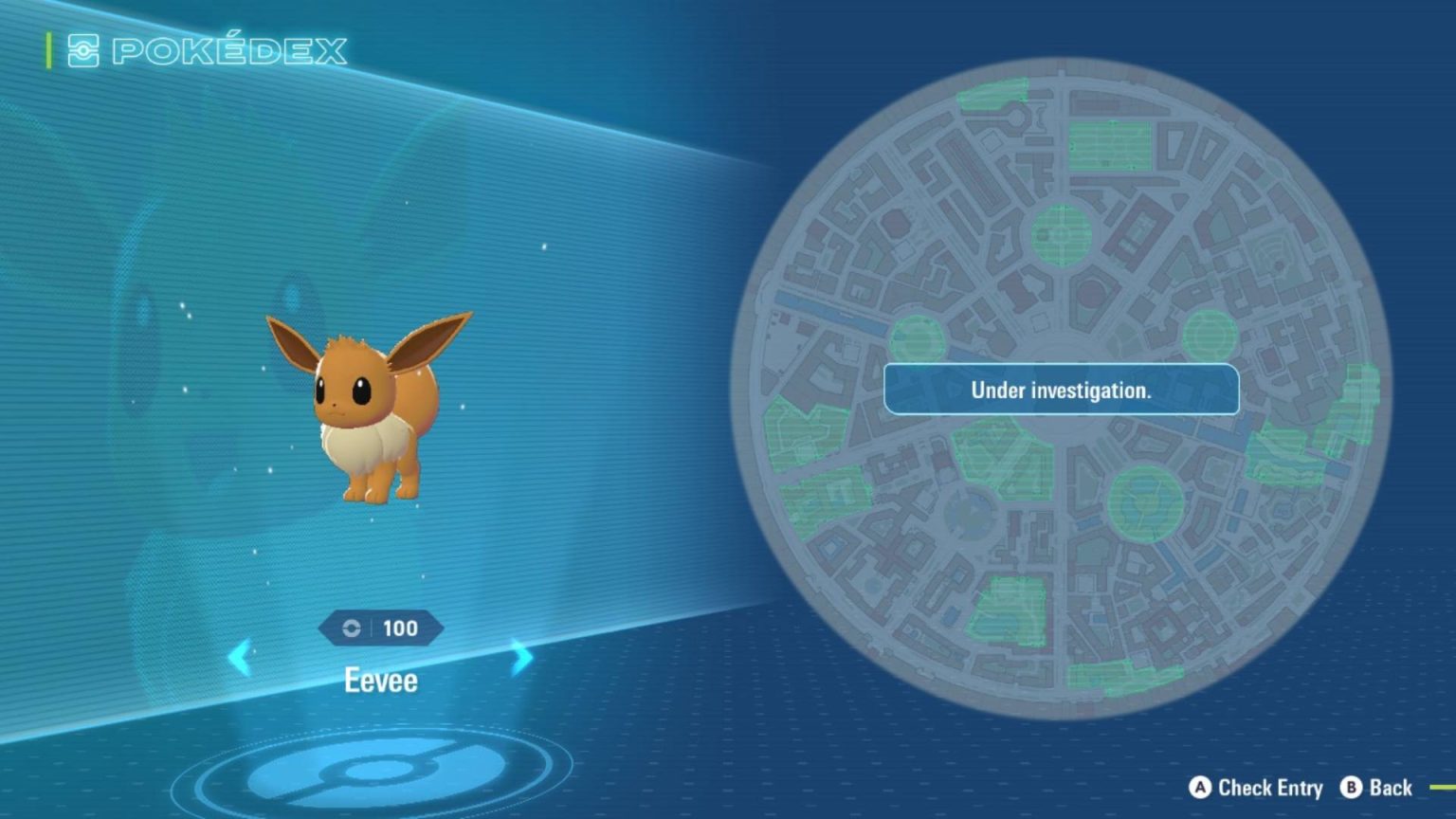Tap the circular B button icon

pos(1350,788)
